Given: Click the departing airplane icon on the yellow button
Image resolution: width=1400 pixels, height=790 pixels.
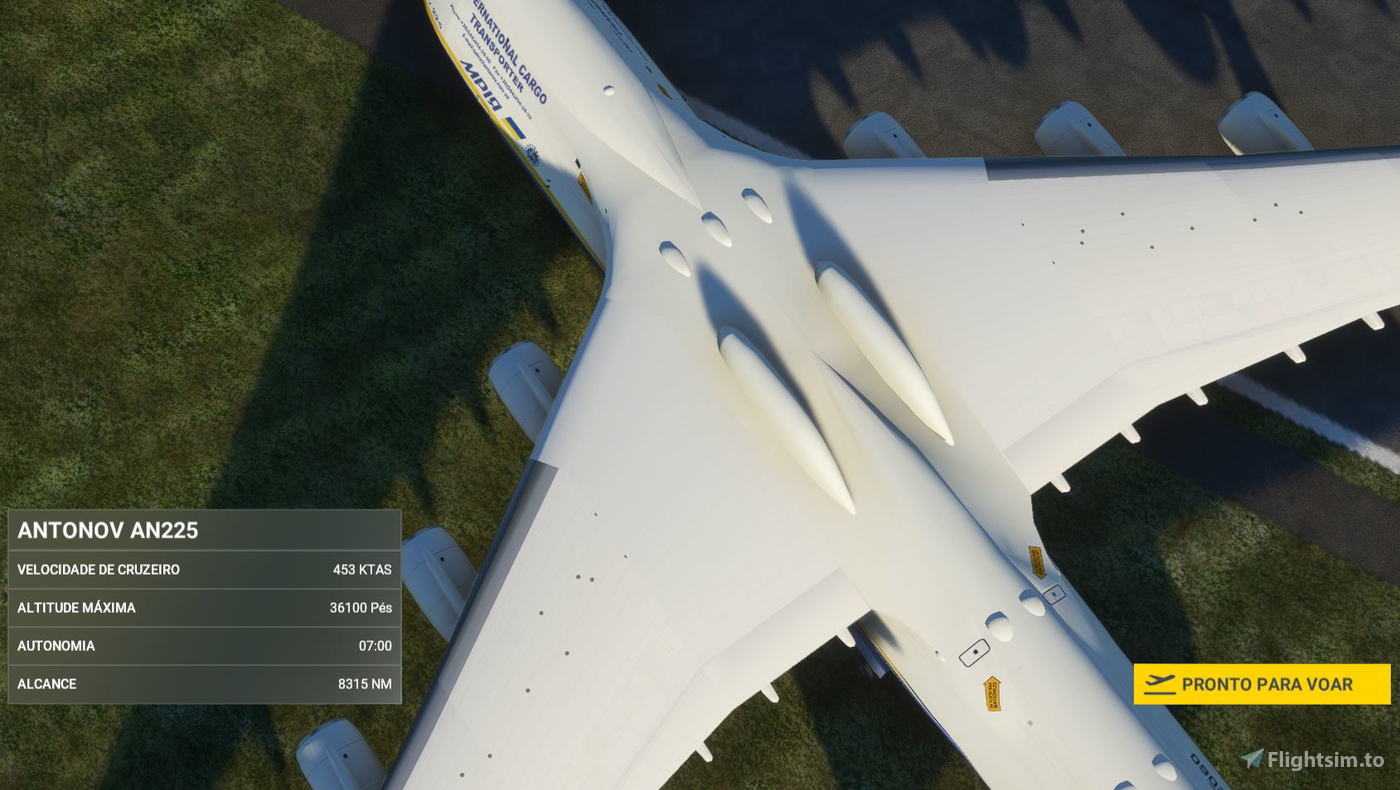Looking at the screenshot, I should (1160, 680).
